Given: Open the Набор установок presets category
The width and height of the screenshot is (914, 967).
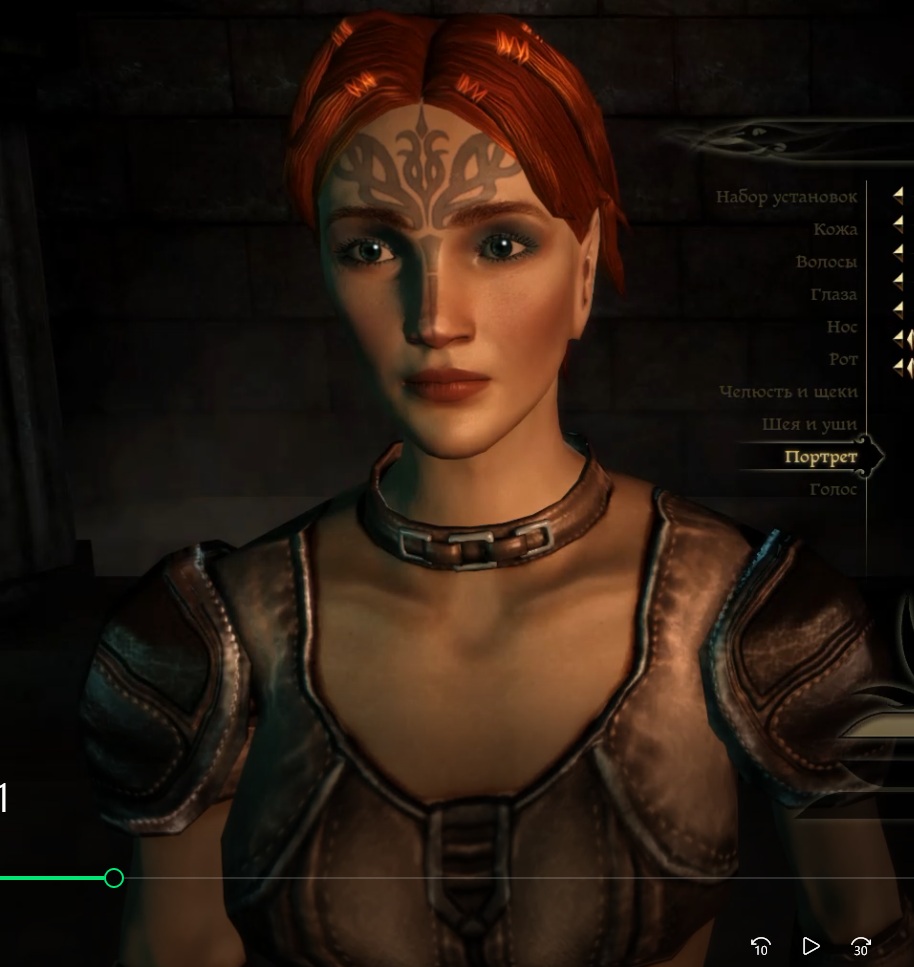Looking at the screenshot, I should tap(786, 197).
